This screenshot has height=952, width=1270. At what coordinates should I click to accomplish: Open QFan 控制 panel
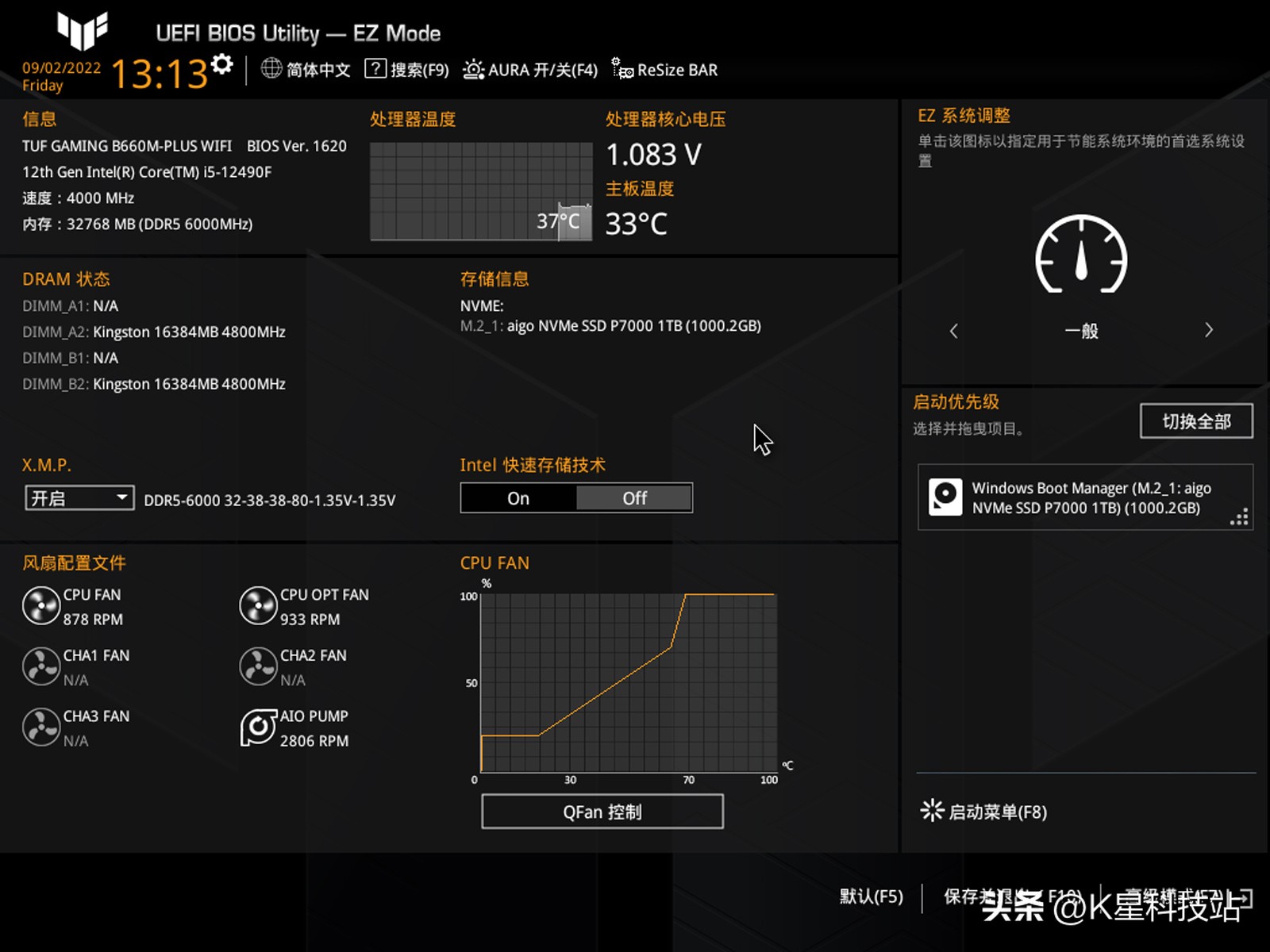601,811
